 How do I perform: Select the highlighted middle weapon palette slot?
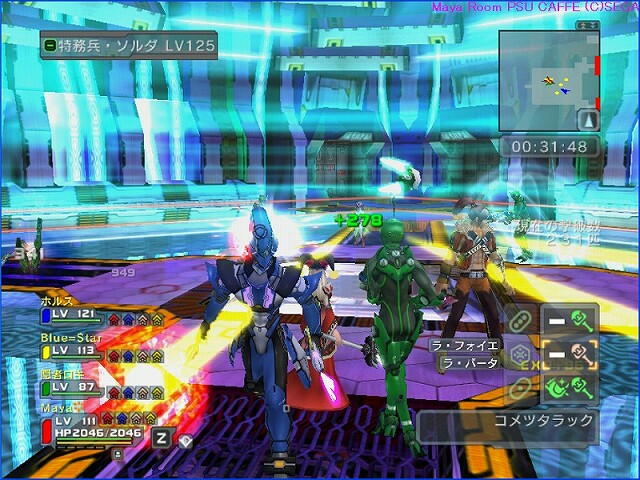coord(569,353)
